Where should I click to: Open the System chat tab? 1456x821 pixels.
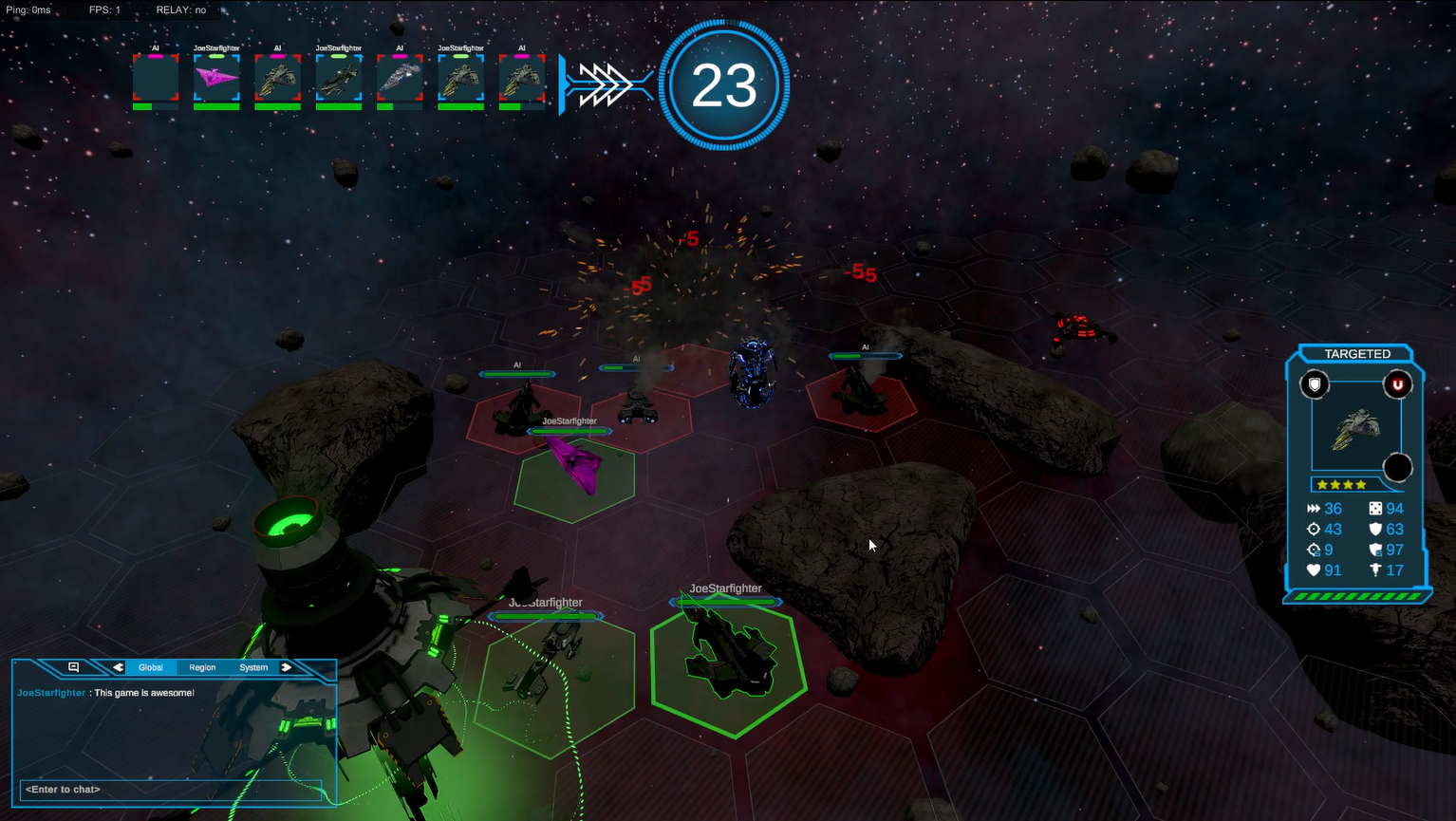[x=253, y=667]
